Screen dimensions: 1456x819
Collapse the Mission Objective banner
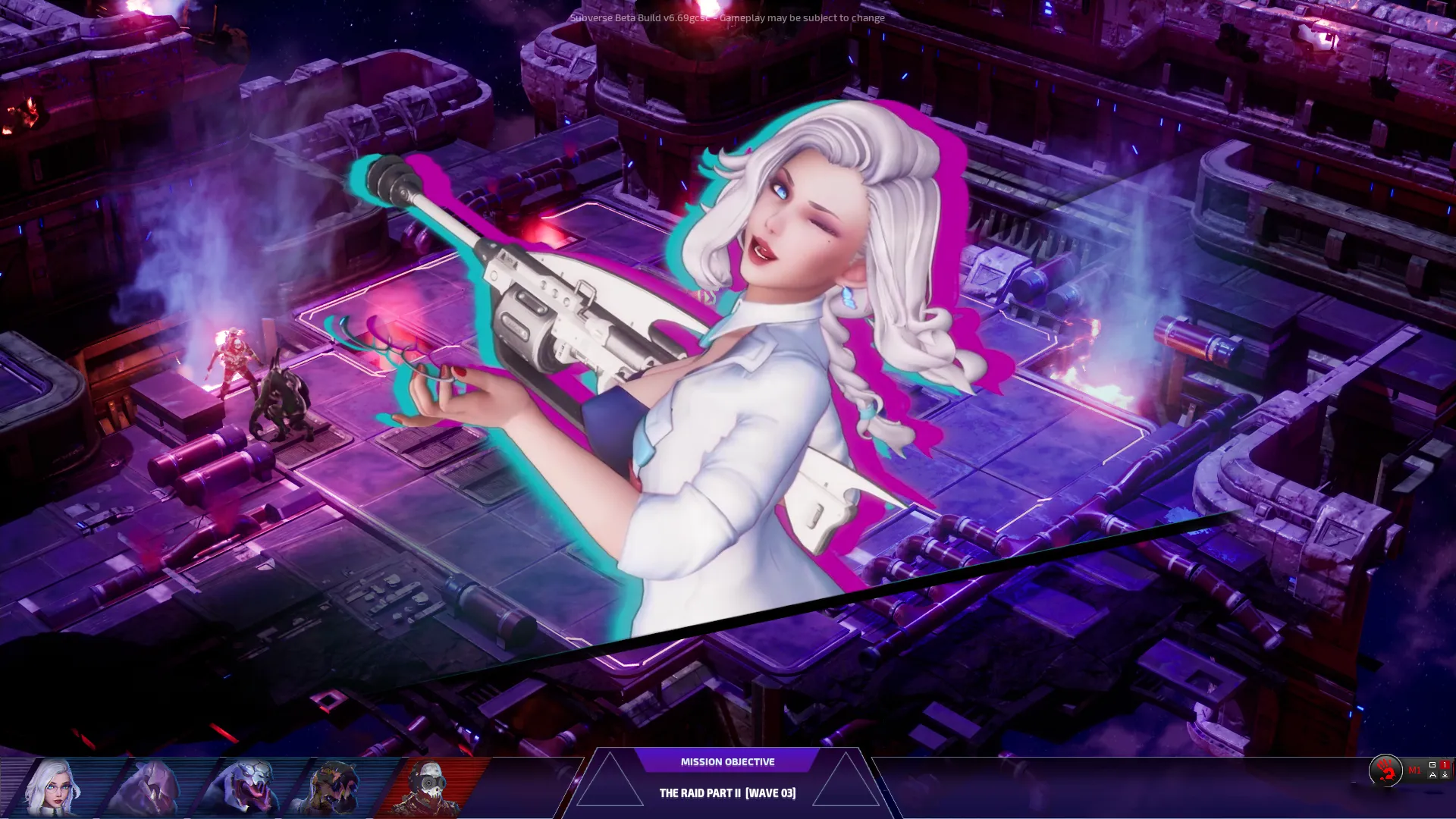[x=728, y=761]
